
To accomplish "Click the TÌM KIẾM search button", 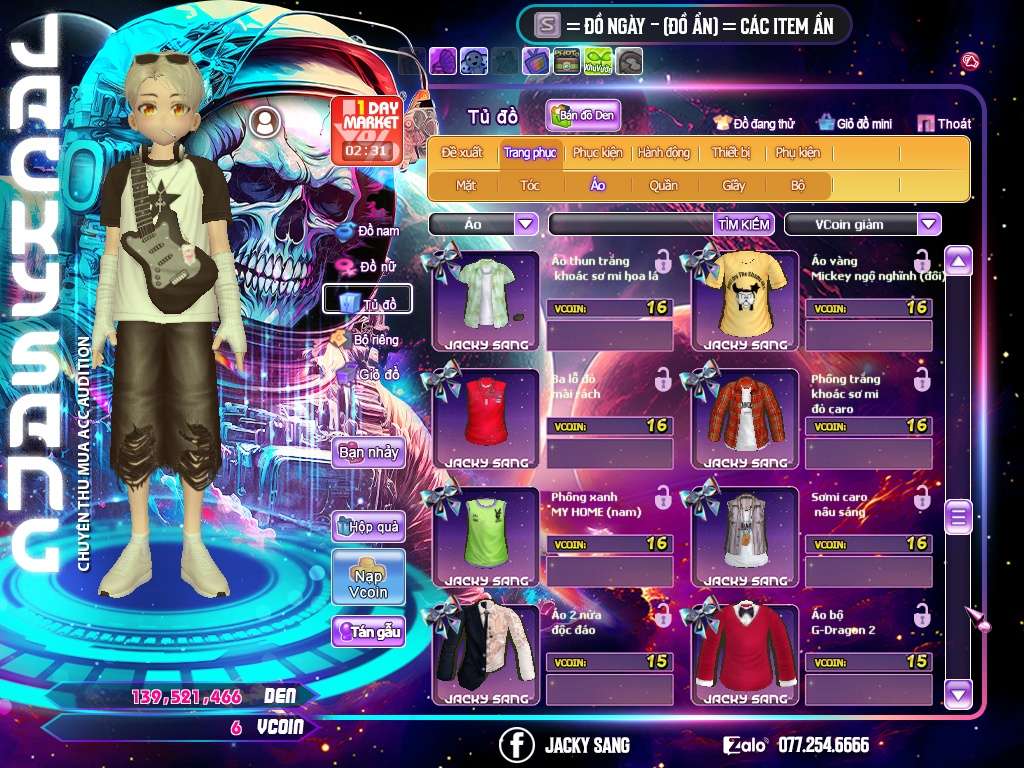I will [x=743, y=224].
